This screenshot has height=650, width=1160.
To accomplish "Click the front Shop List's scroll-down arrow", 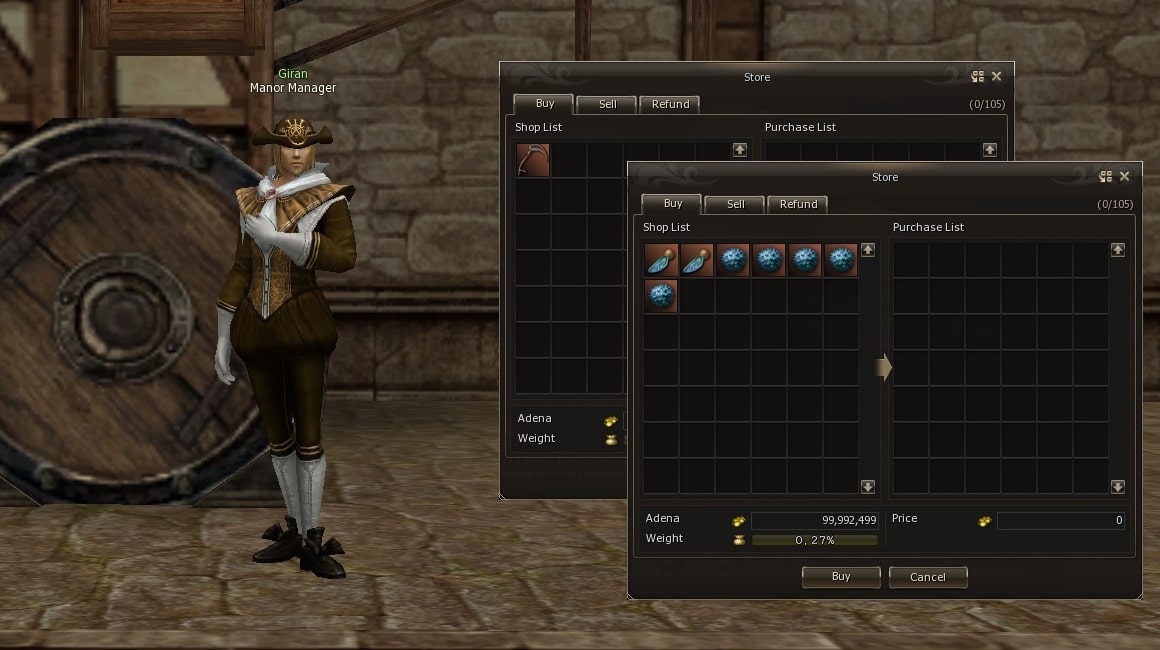I will (867, 486).
